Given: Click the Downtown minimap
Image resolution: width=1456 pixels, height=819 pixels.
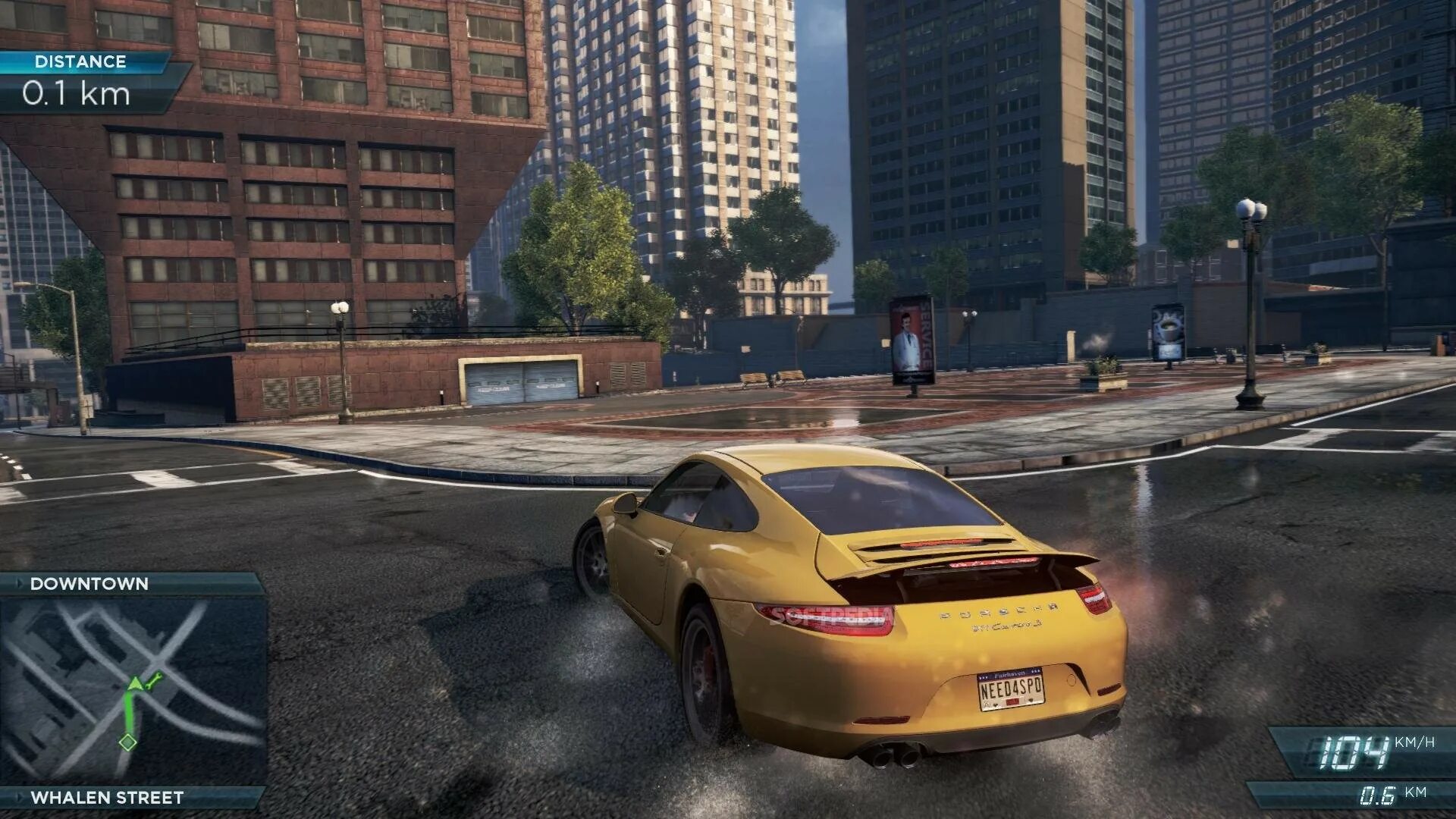Looking at the screenshot, I should click(x=133, y=690).
